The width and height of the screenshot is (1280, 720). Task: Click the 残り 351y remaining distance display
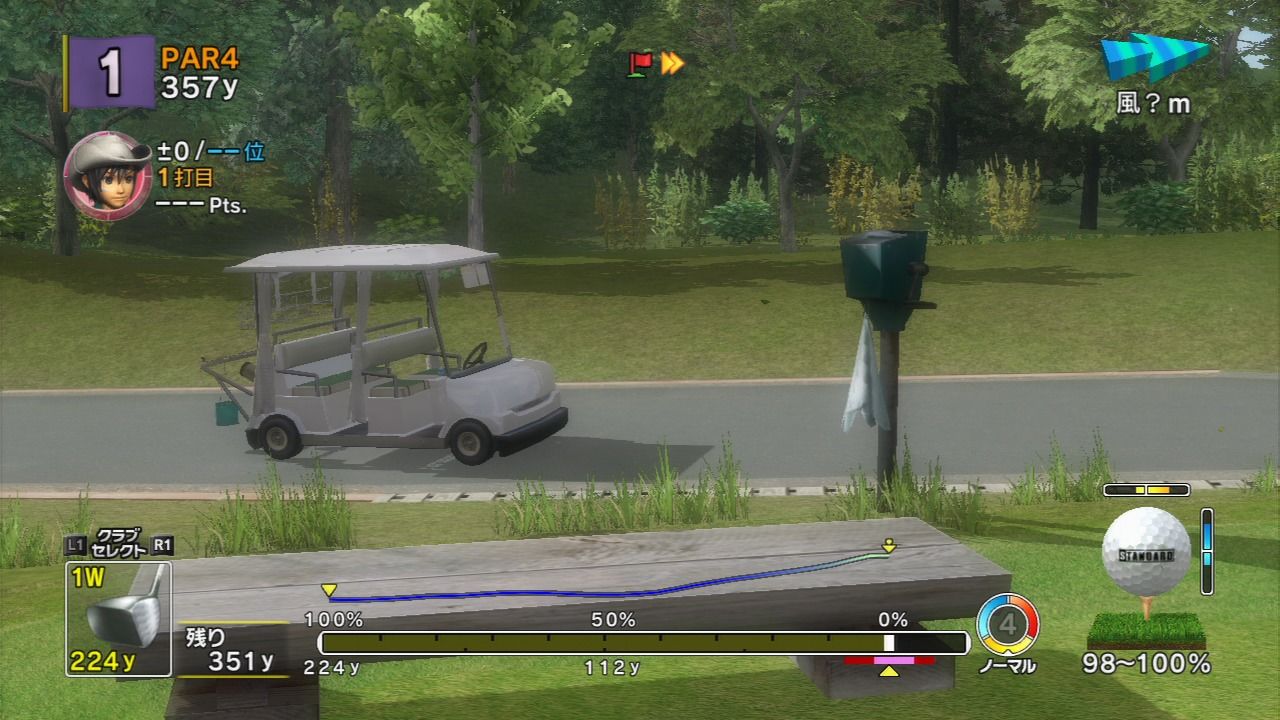[x=230, y=650]
